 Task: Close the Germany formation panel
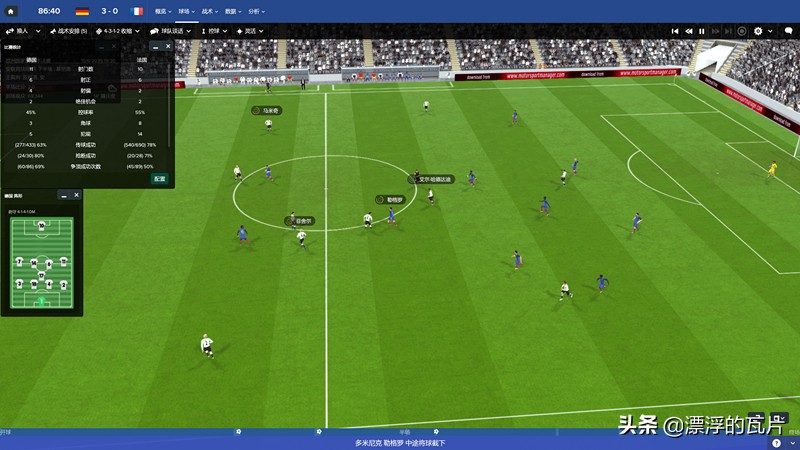click(x=76, y=195)
